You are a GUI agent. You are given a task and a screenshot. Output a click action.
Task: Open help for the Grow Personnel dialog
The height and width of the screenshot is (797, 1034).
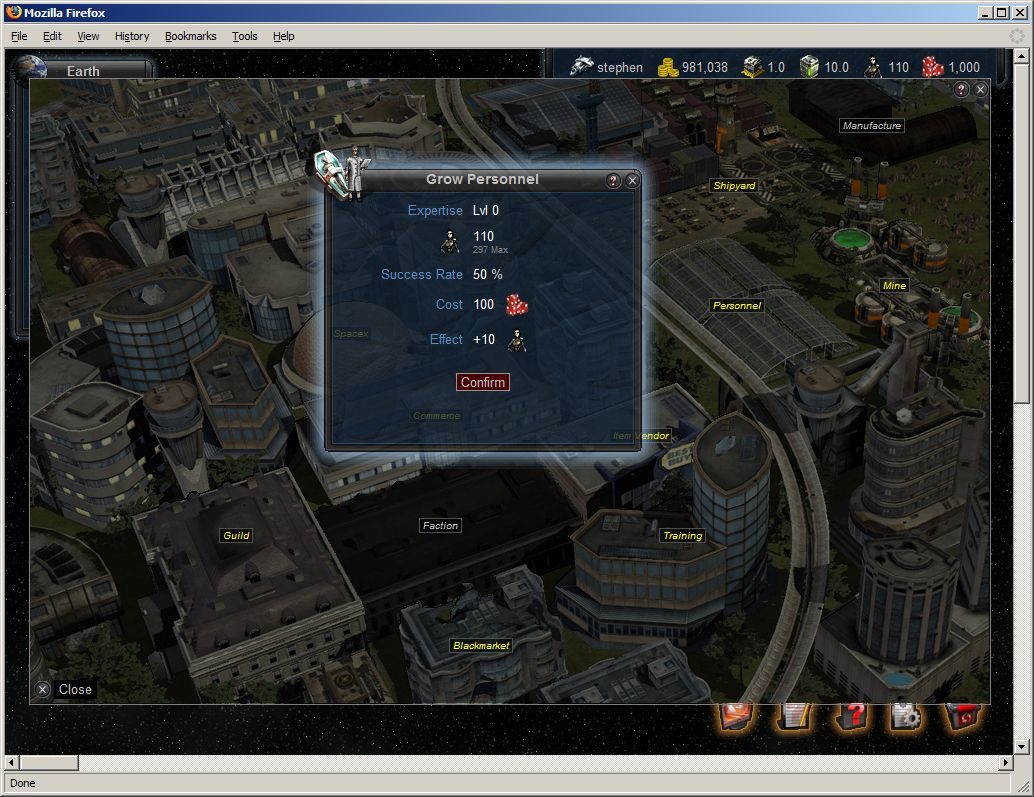point(614,181)
